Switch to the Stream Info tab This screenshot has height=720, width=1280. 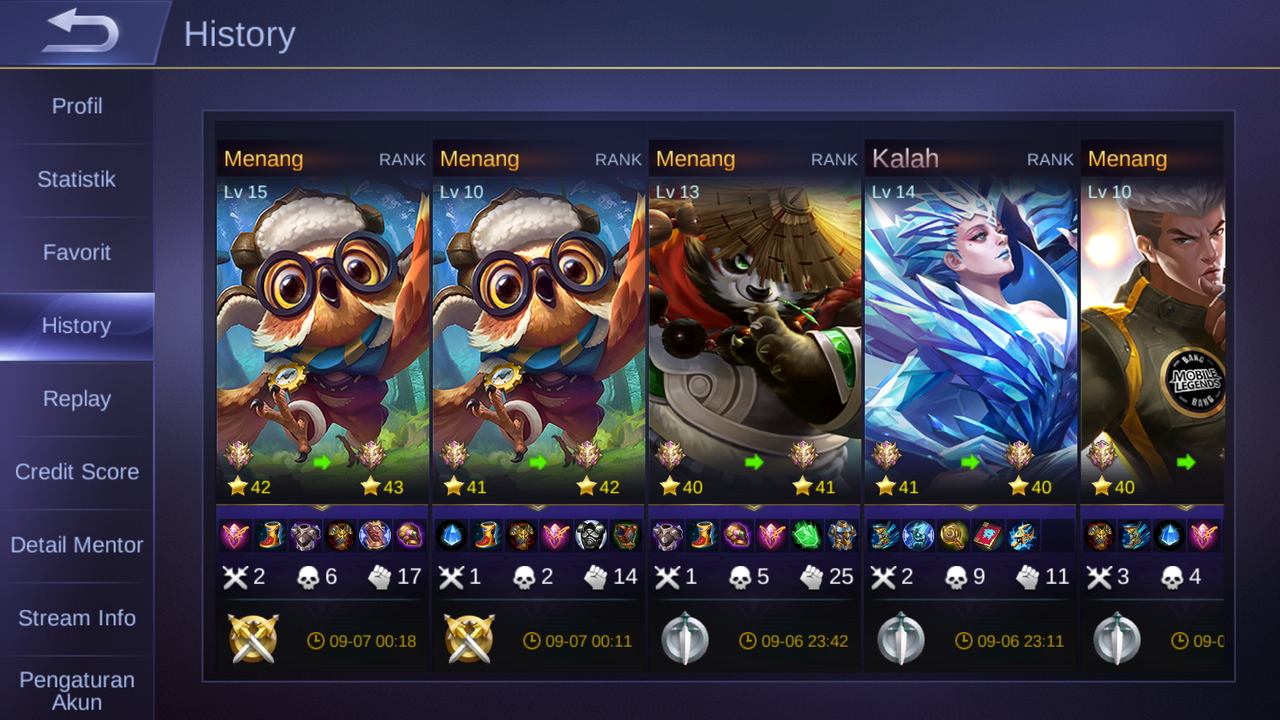click(x=77, y=618)
